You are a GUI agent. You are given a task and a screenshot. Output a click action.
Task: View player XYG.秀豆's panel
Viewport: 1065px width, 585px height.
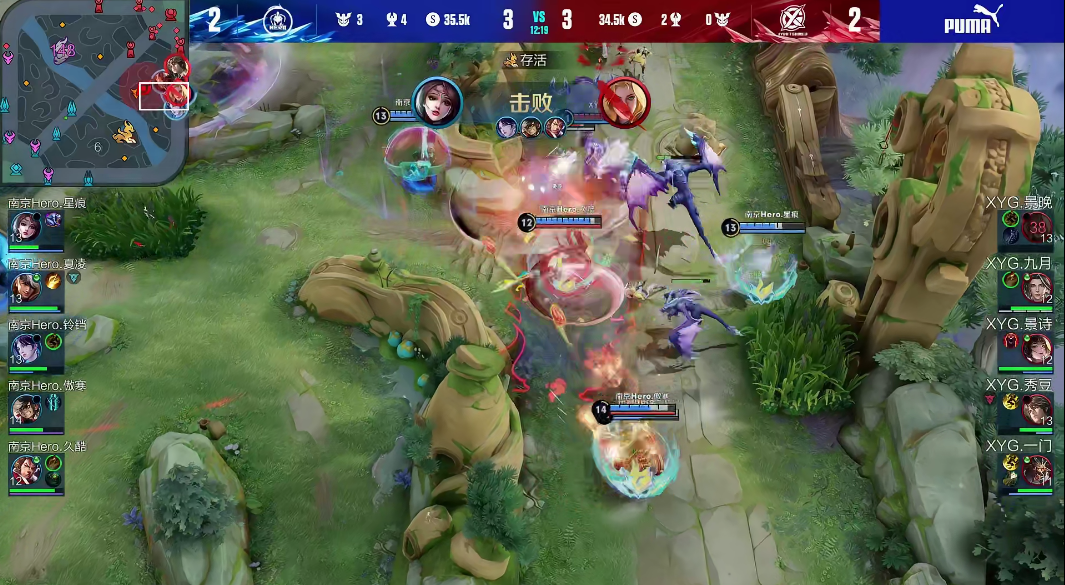click(x=1037, y=410)
